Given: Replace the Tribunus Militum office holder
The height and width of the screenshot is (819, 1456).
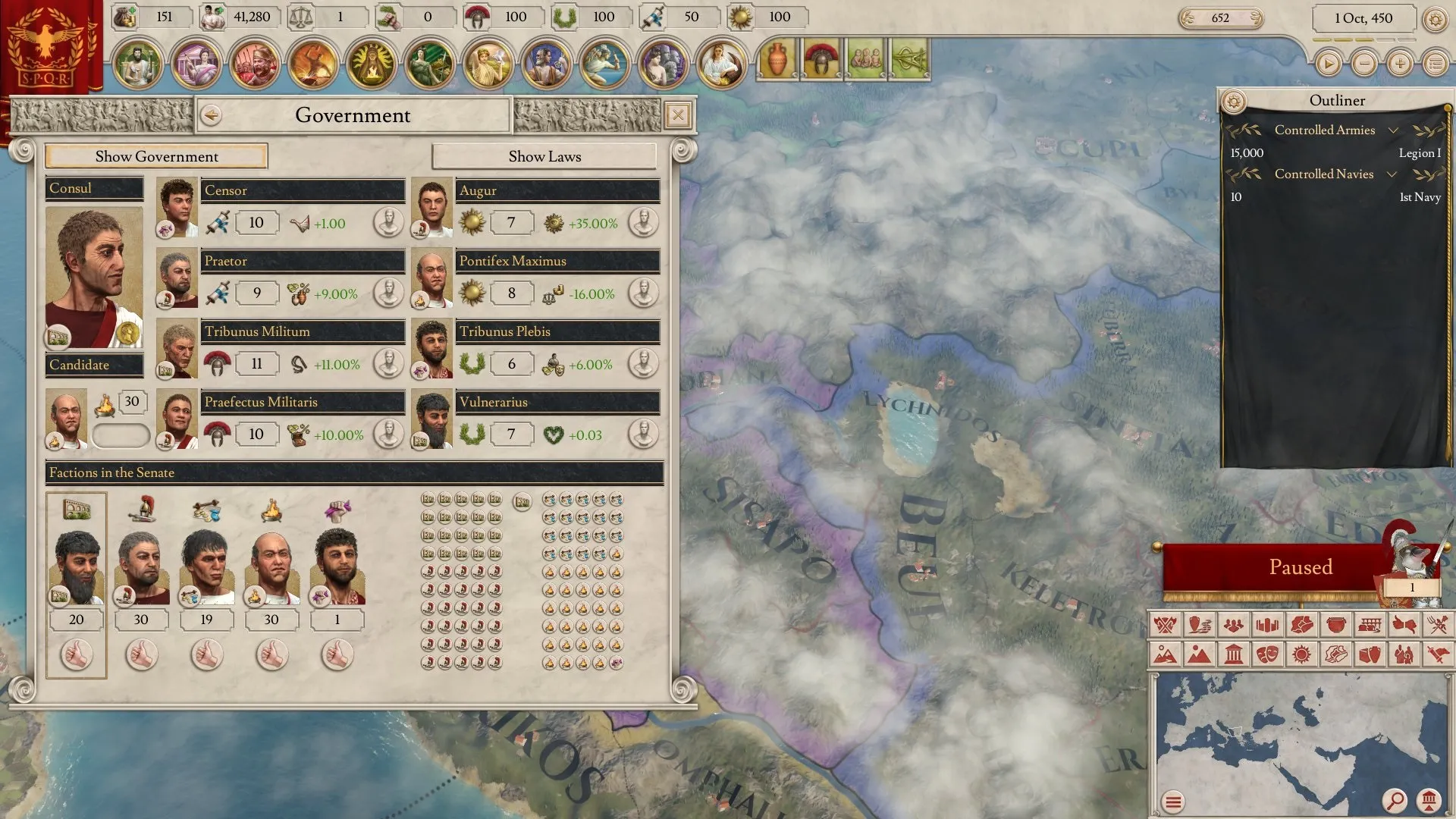Looking at the screenshot, I should (x=388, y=364).
